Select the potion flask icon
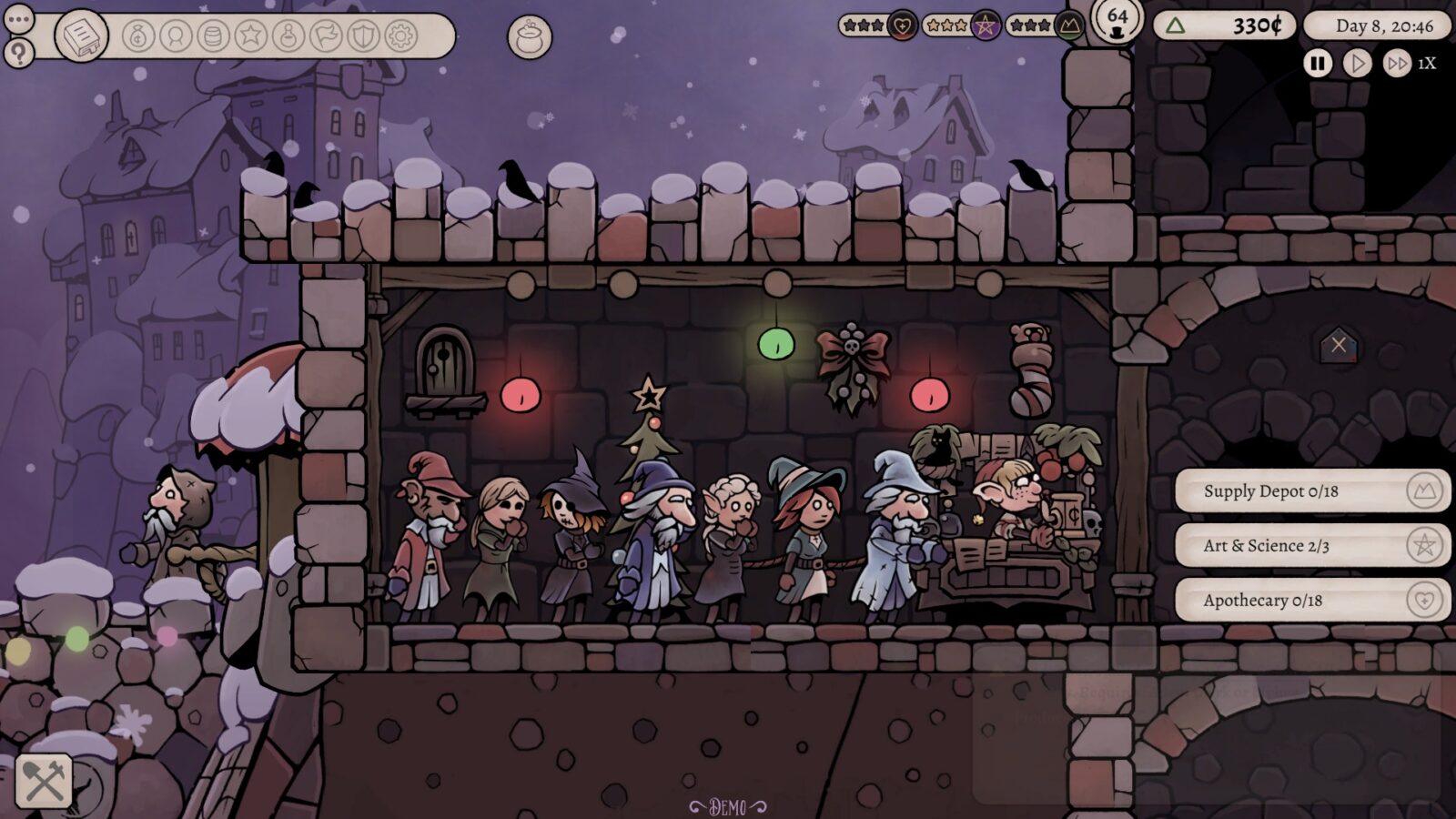 pyautogui.click(x=287, y=37)
